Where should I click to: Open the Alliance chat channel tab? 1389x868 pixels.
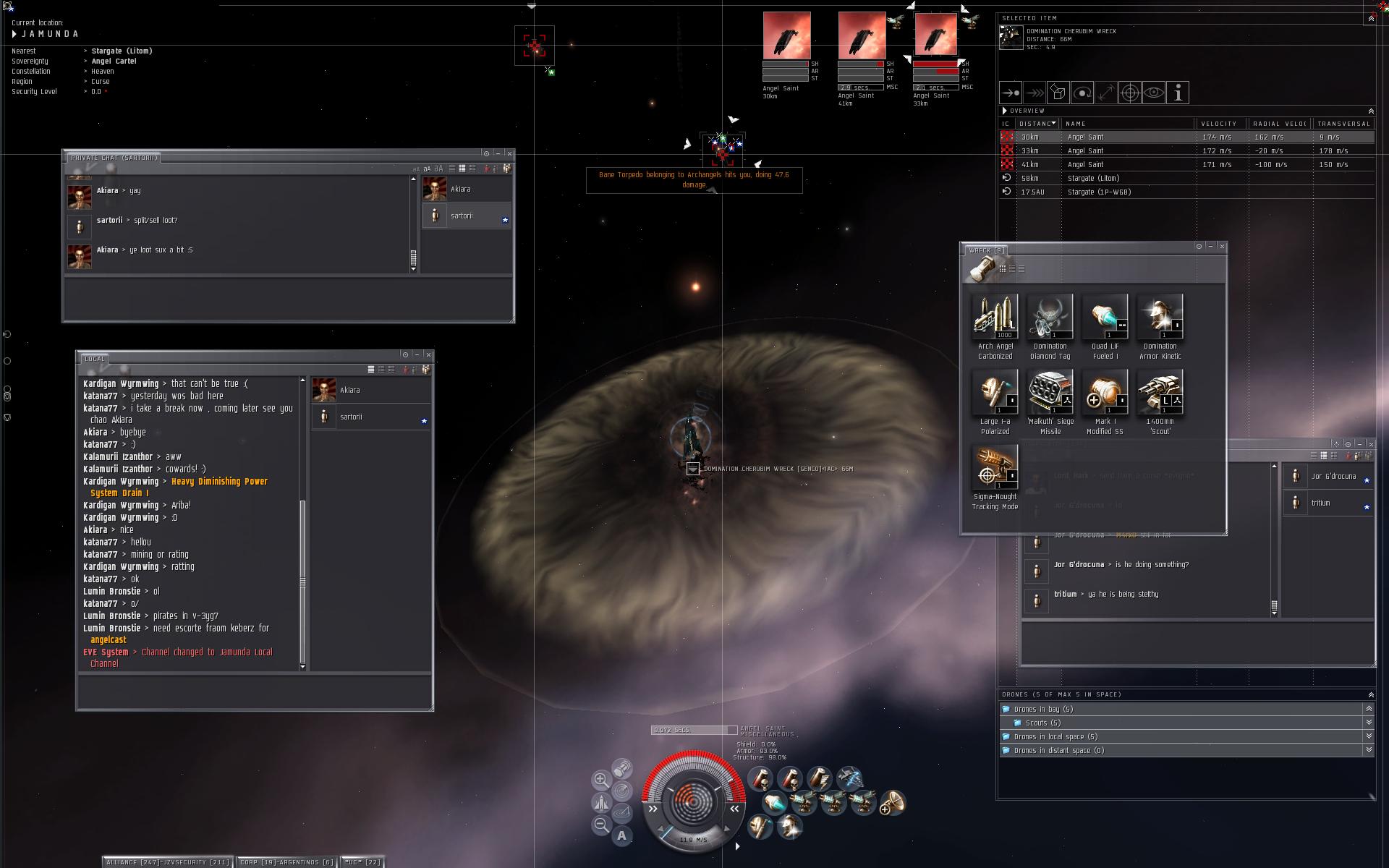168,861
